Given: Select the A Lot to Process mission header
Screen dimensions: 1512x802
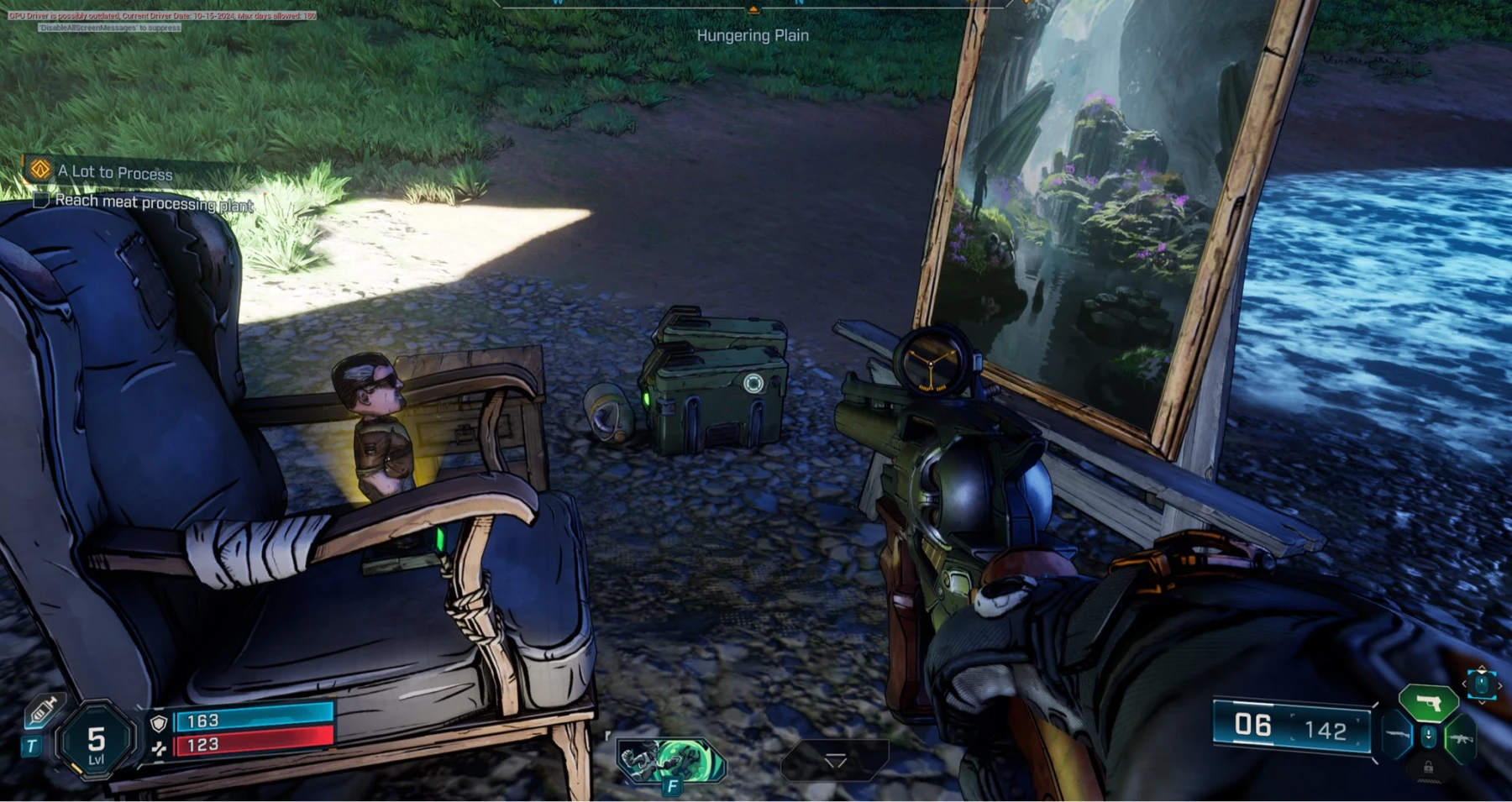Looking at the screenshot, I should coord(113,173).
